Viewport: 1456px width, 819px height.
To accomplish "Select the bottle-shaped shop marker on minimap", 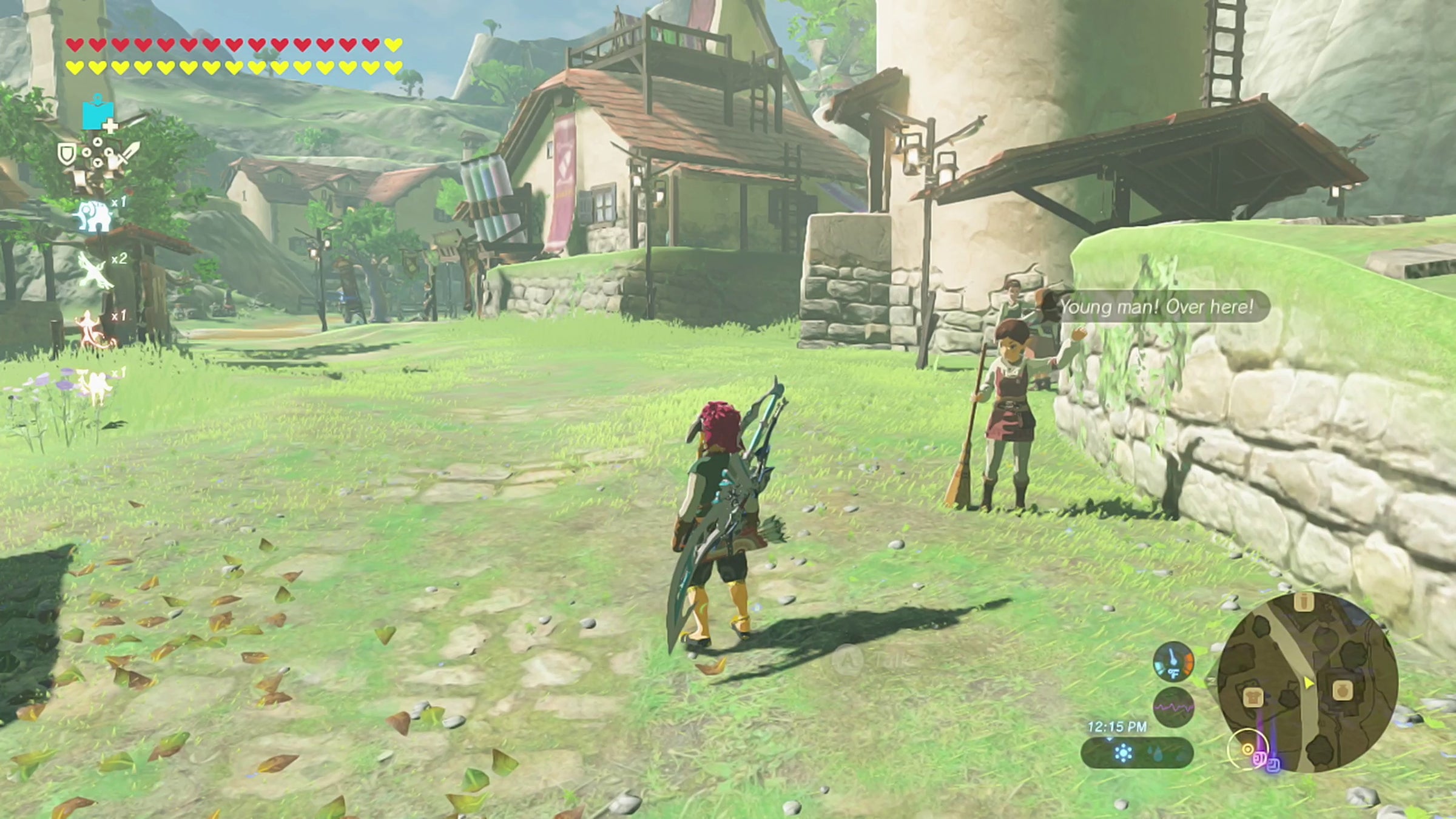I will 1304,602.
